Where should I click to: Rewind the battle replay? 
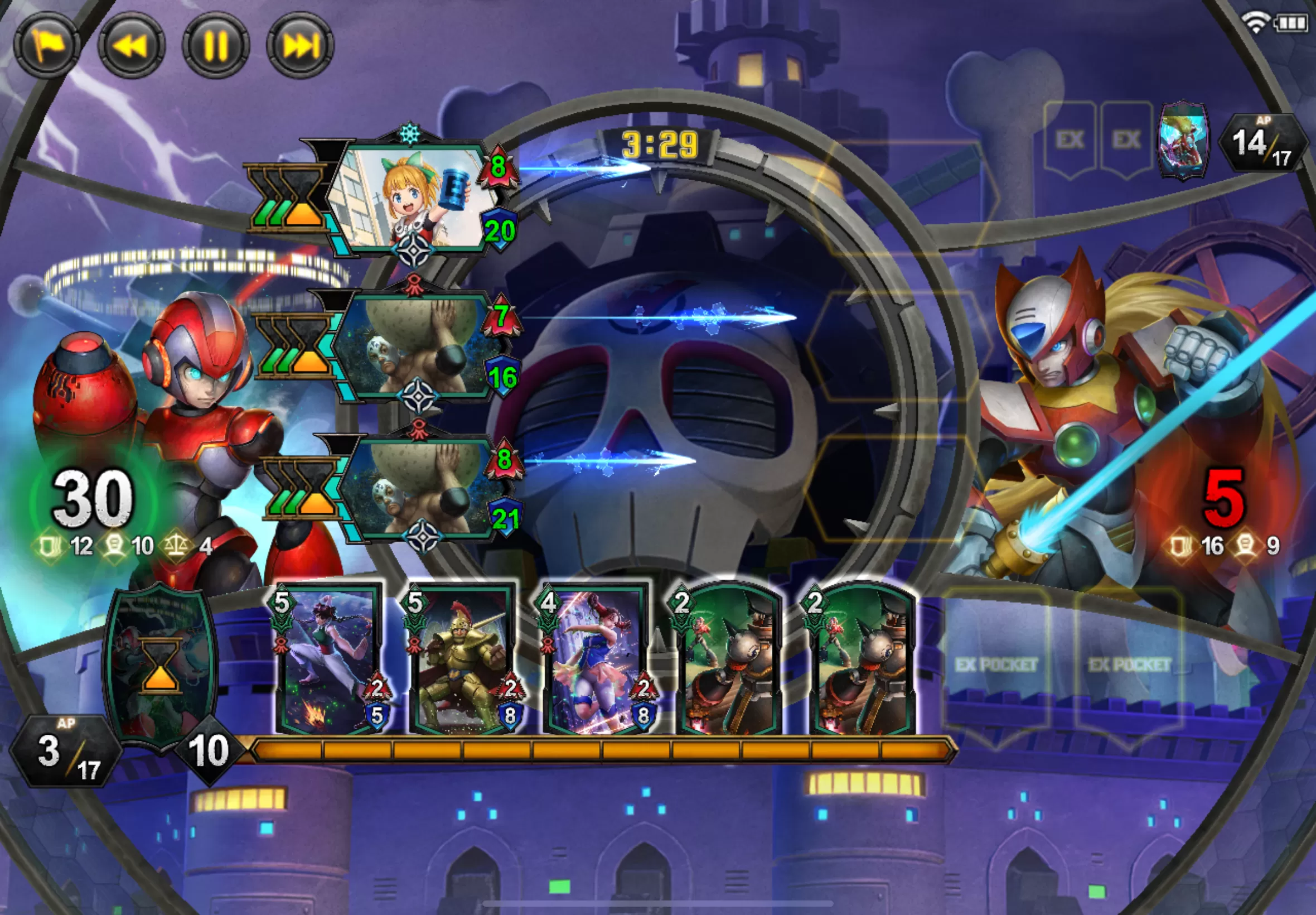pyautogui.click(x=131, y=46)
